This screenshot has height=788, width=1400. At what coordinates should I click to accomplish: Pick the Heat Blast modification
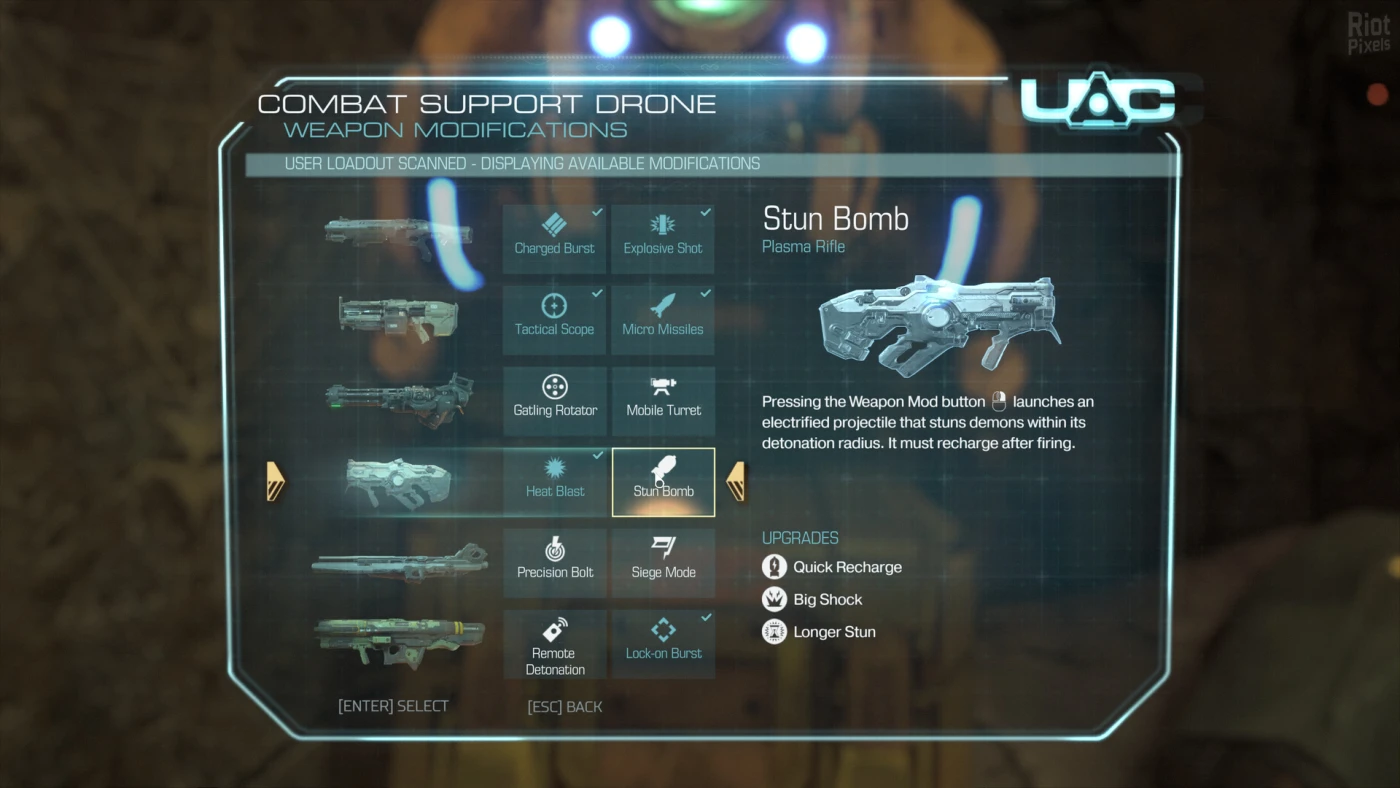coord(554,482)
